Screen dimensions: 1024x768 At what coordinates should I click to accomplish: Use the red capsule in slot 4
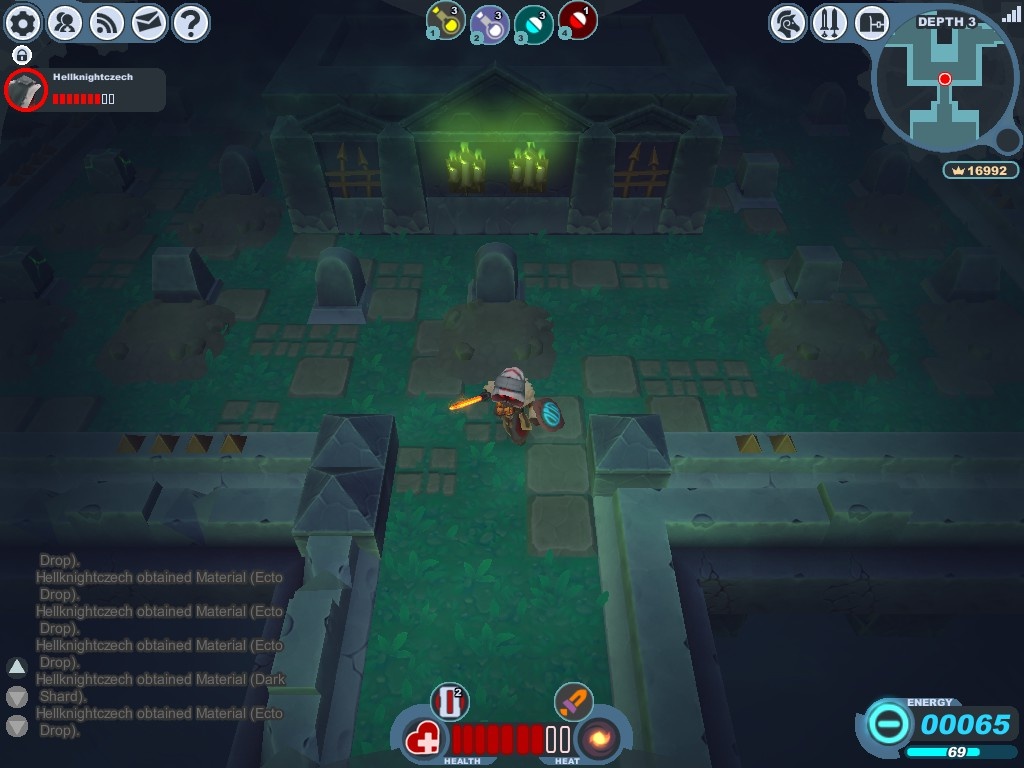tap(578, 20)
